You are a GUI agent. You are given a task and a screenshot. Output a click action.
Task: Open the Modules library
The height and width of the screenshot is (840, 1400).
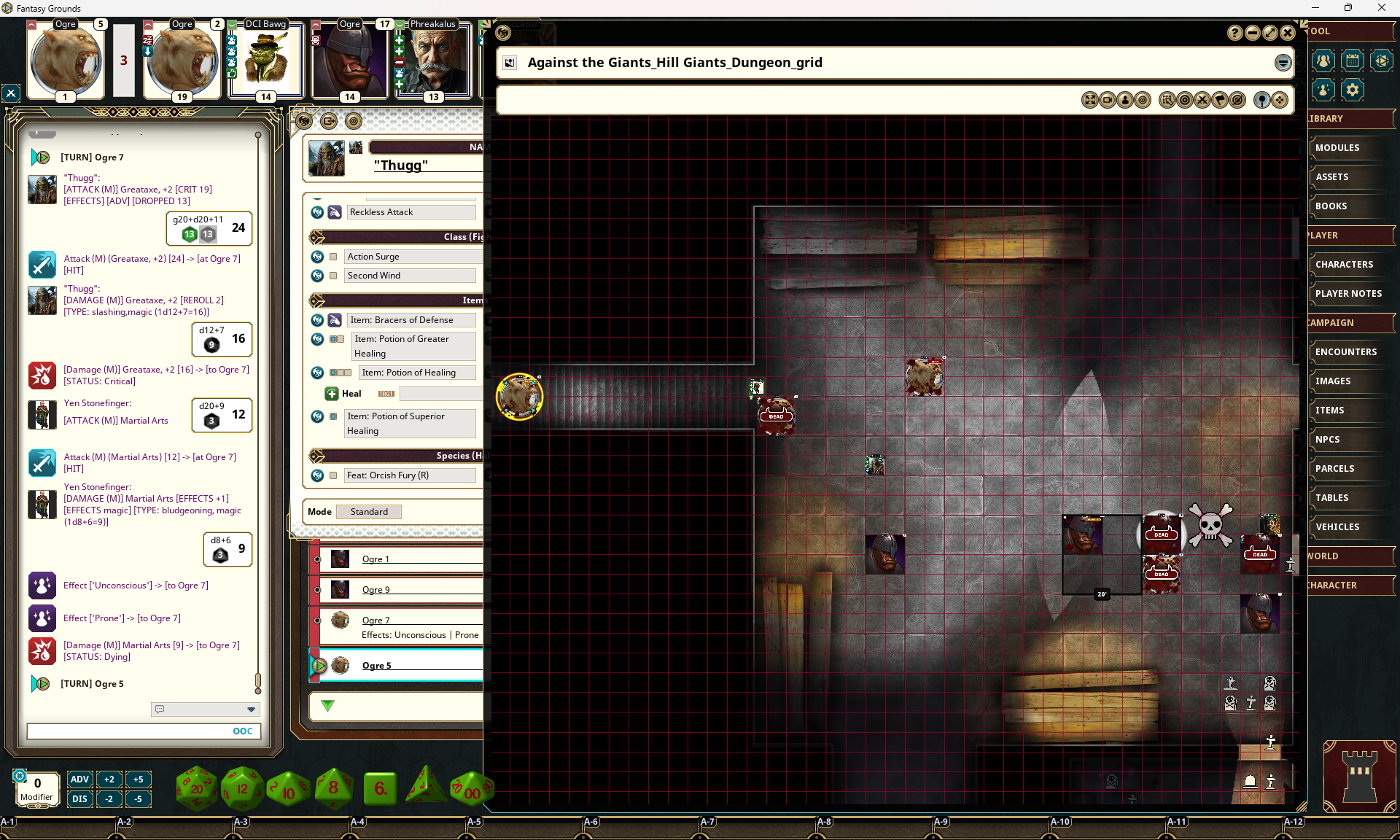point(1337,148)
